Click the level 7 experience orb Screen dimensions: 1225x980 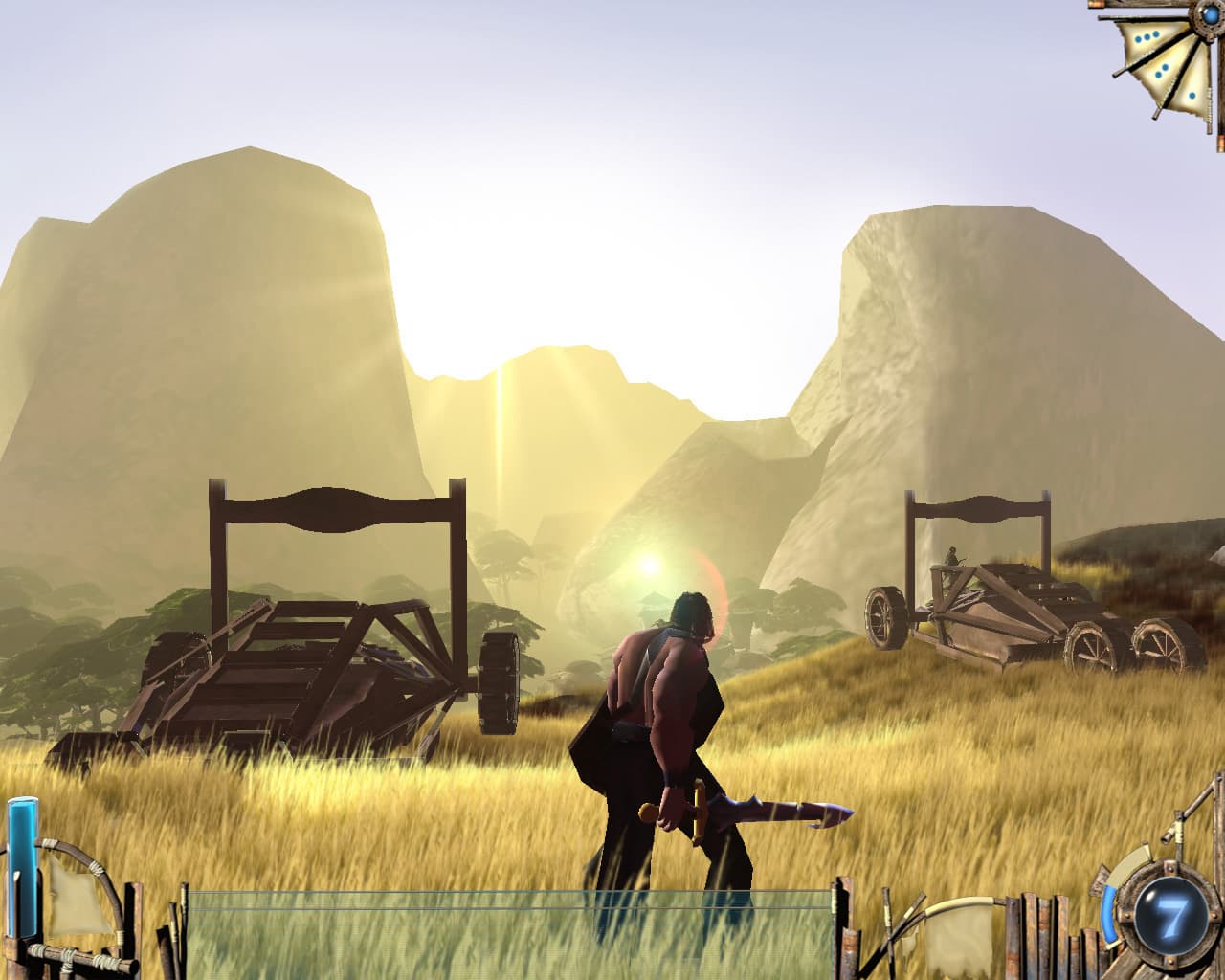1171,914
